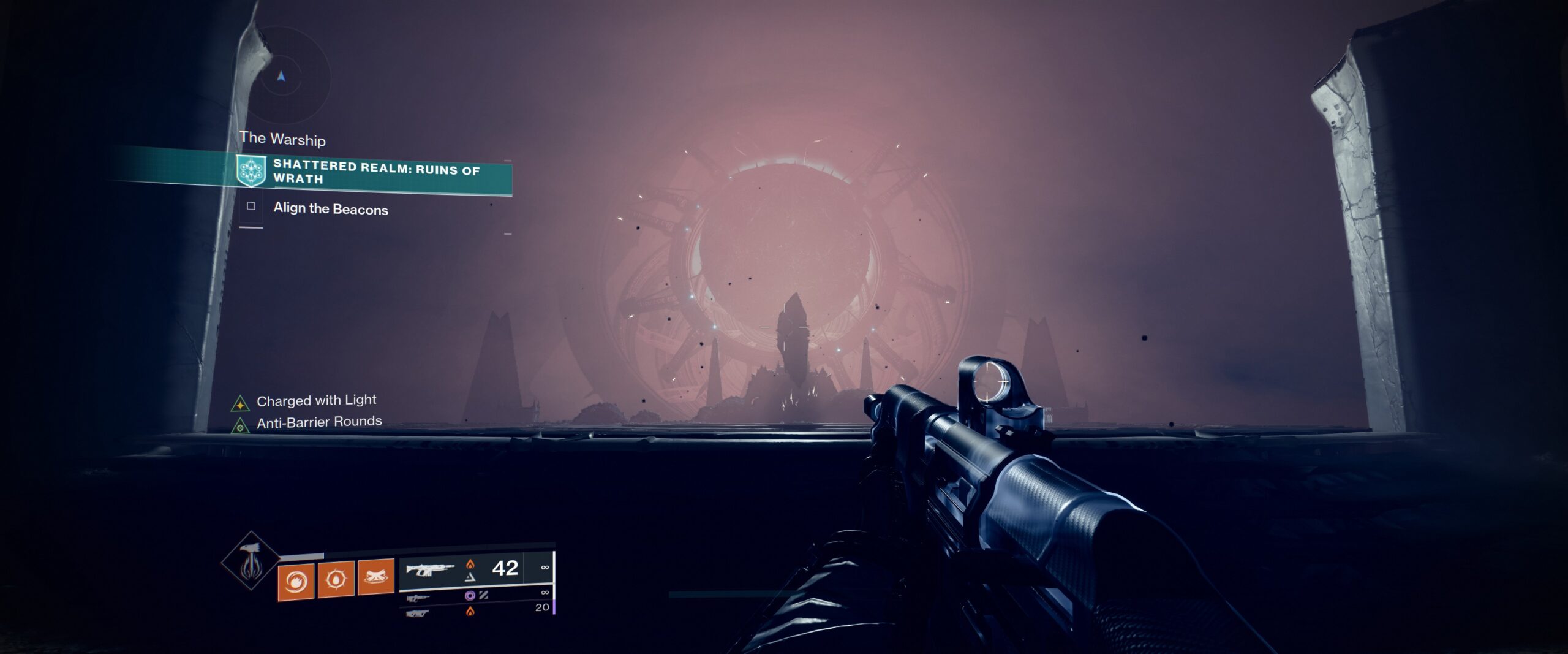Switch to the solar heavy weapon slot

click(418, 612)
